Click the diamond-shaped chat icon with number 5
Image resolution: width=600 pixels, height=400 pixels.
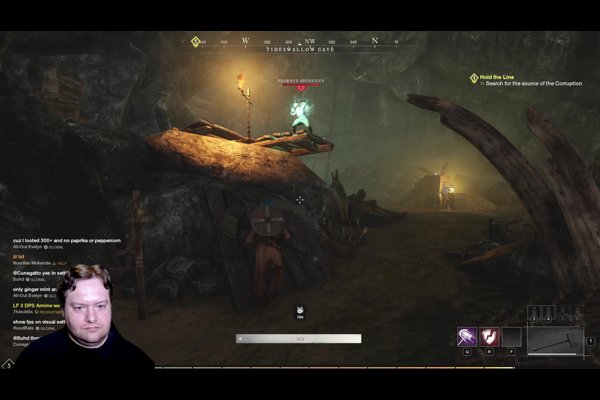coord(7,364)
